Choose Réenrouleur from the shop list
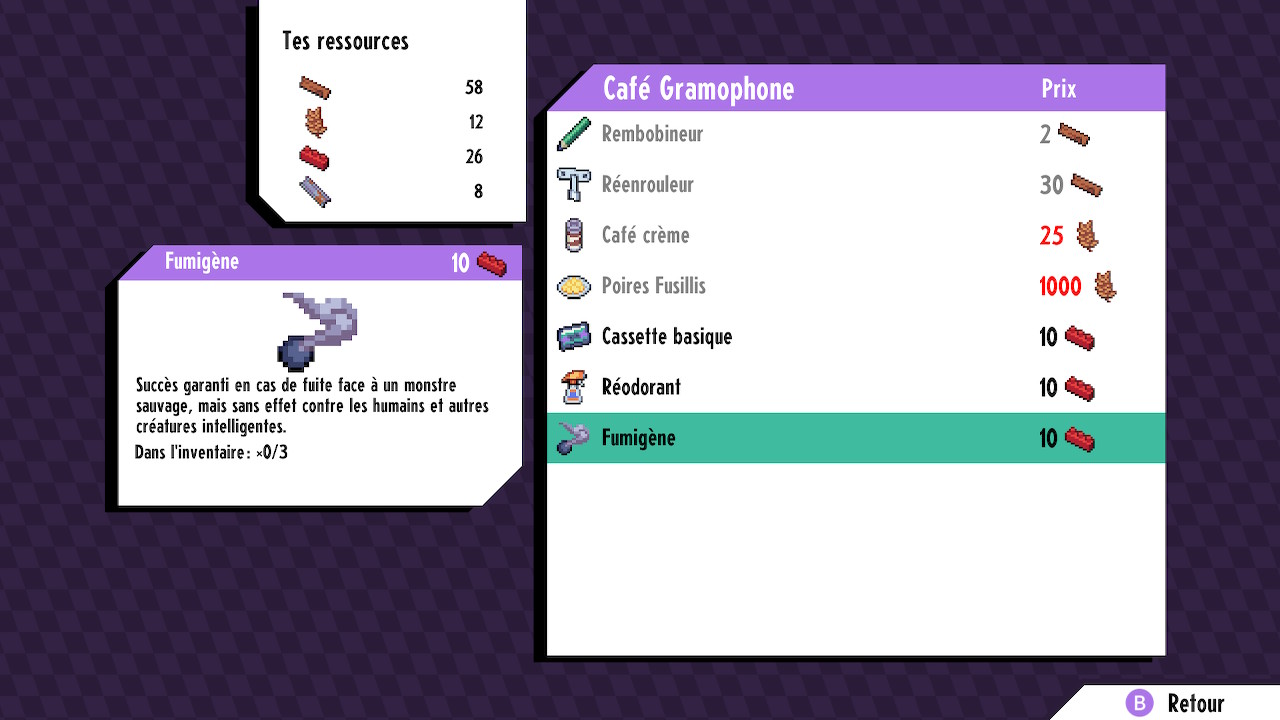1280x720 pixels. click(x=647, y=185)
